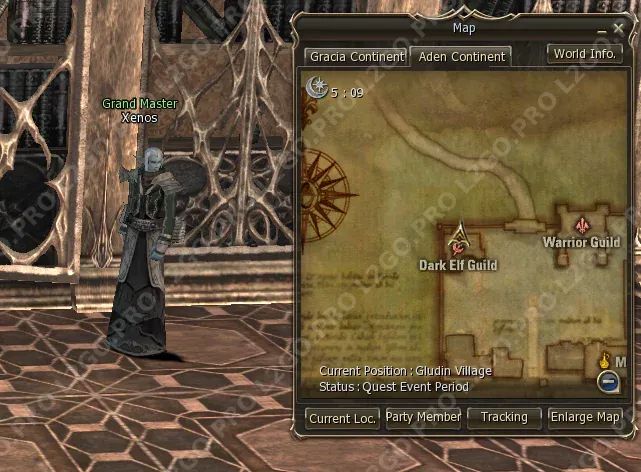The width and height of the screenshot is (641, 472).
Task: Zoom out with the minus magnifier
Action: pos(607,380)
